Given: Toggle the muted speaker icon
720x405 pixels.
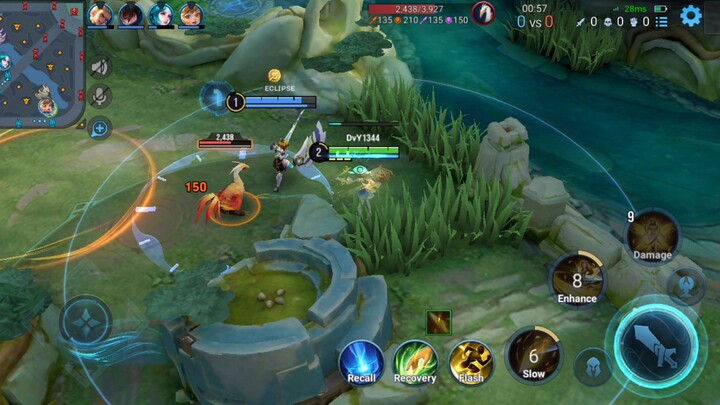Looking at the screenshot, I should point(99,67).
